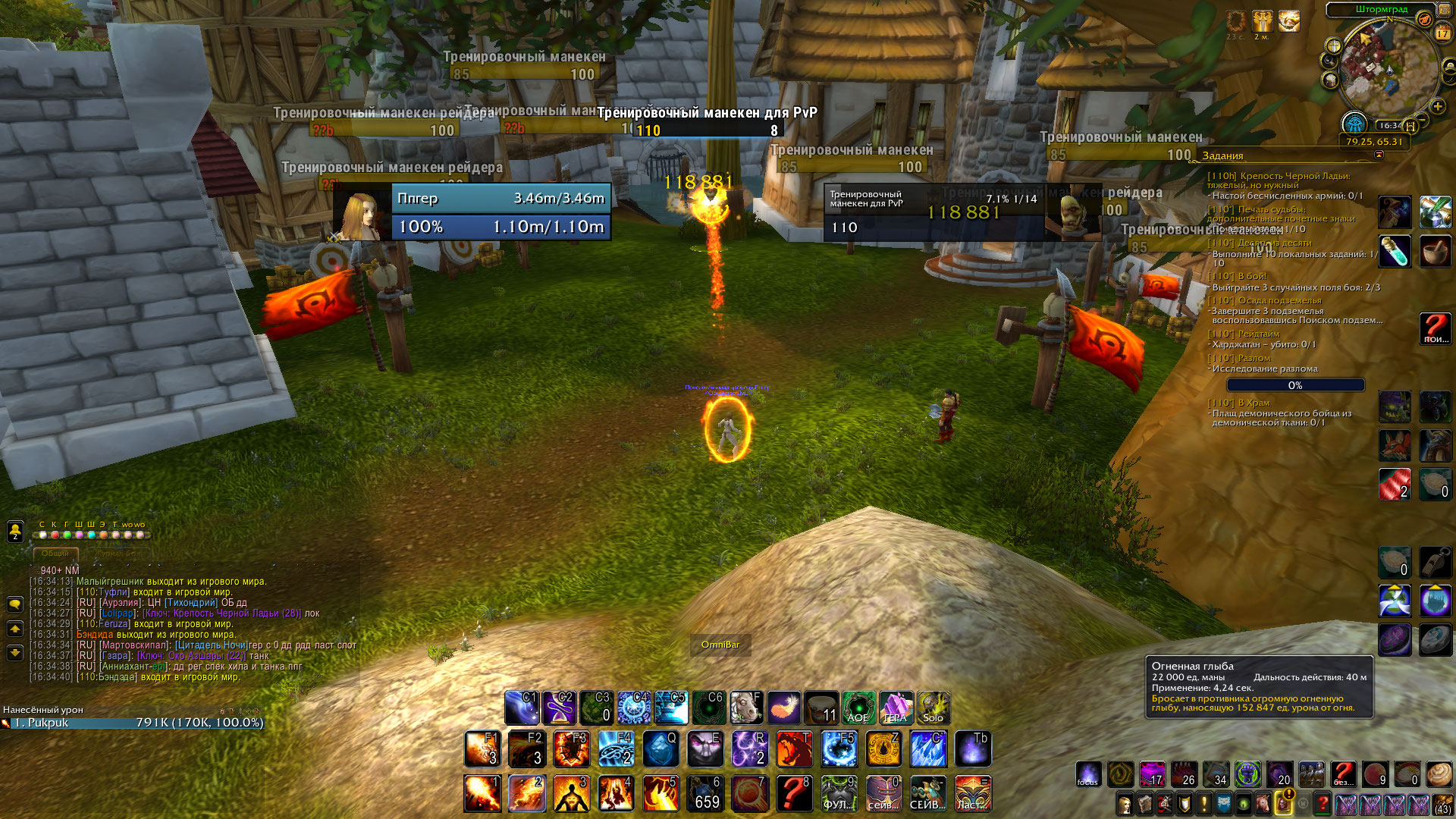
Task: Activate the sheep Polymorph ability
Action: click(745, 708)
